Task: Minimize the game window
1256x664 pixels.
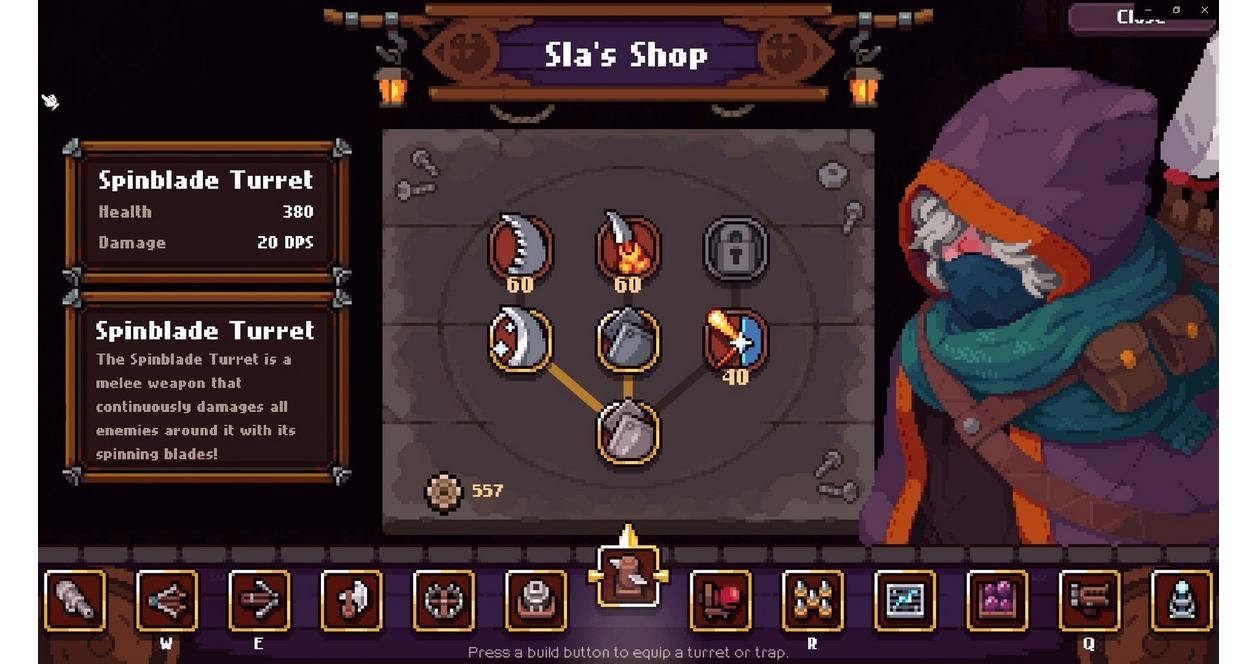Action: point(1147,10)
